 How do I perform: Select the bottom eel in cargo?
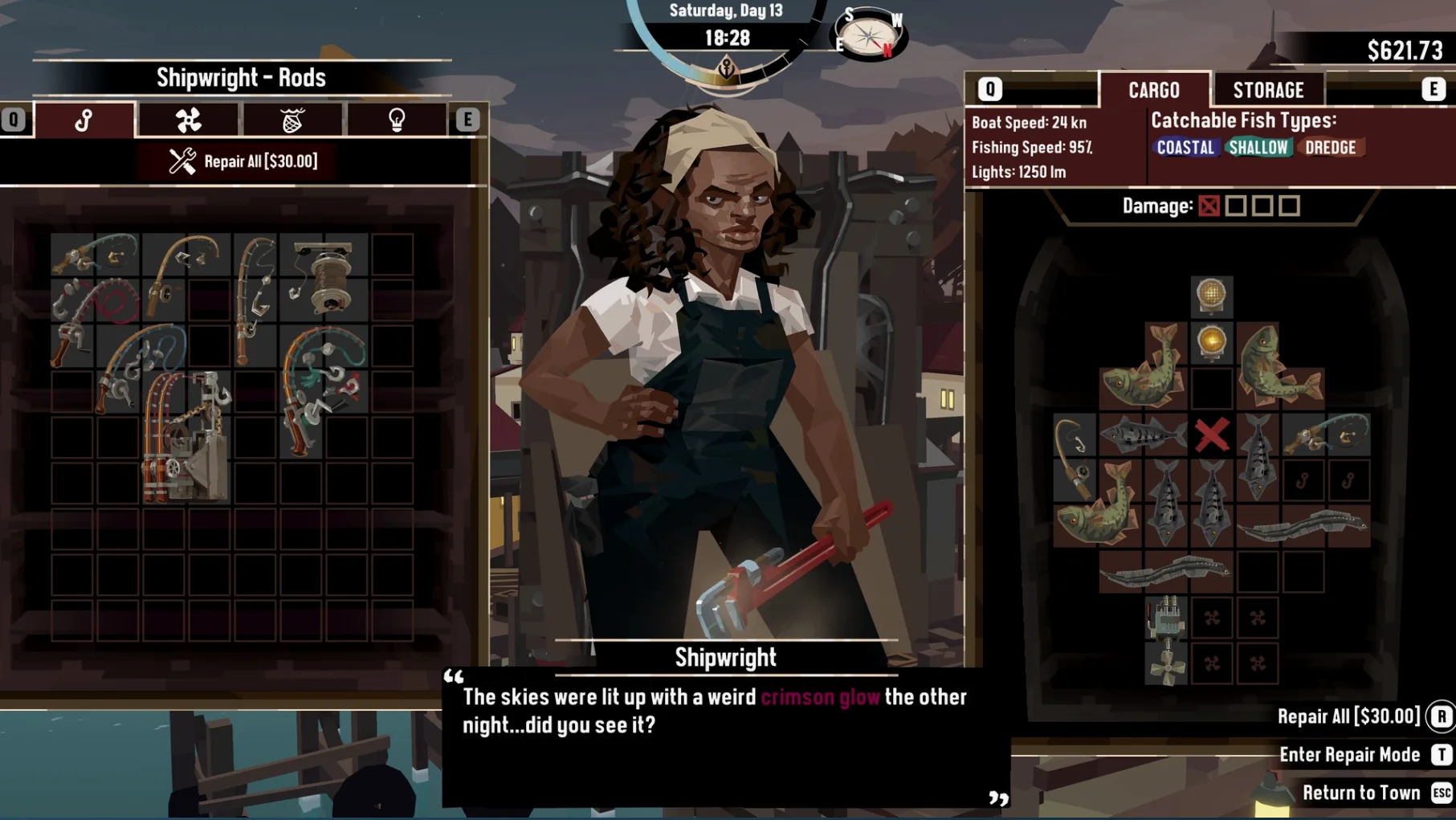(x=1164, y=571)
